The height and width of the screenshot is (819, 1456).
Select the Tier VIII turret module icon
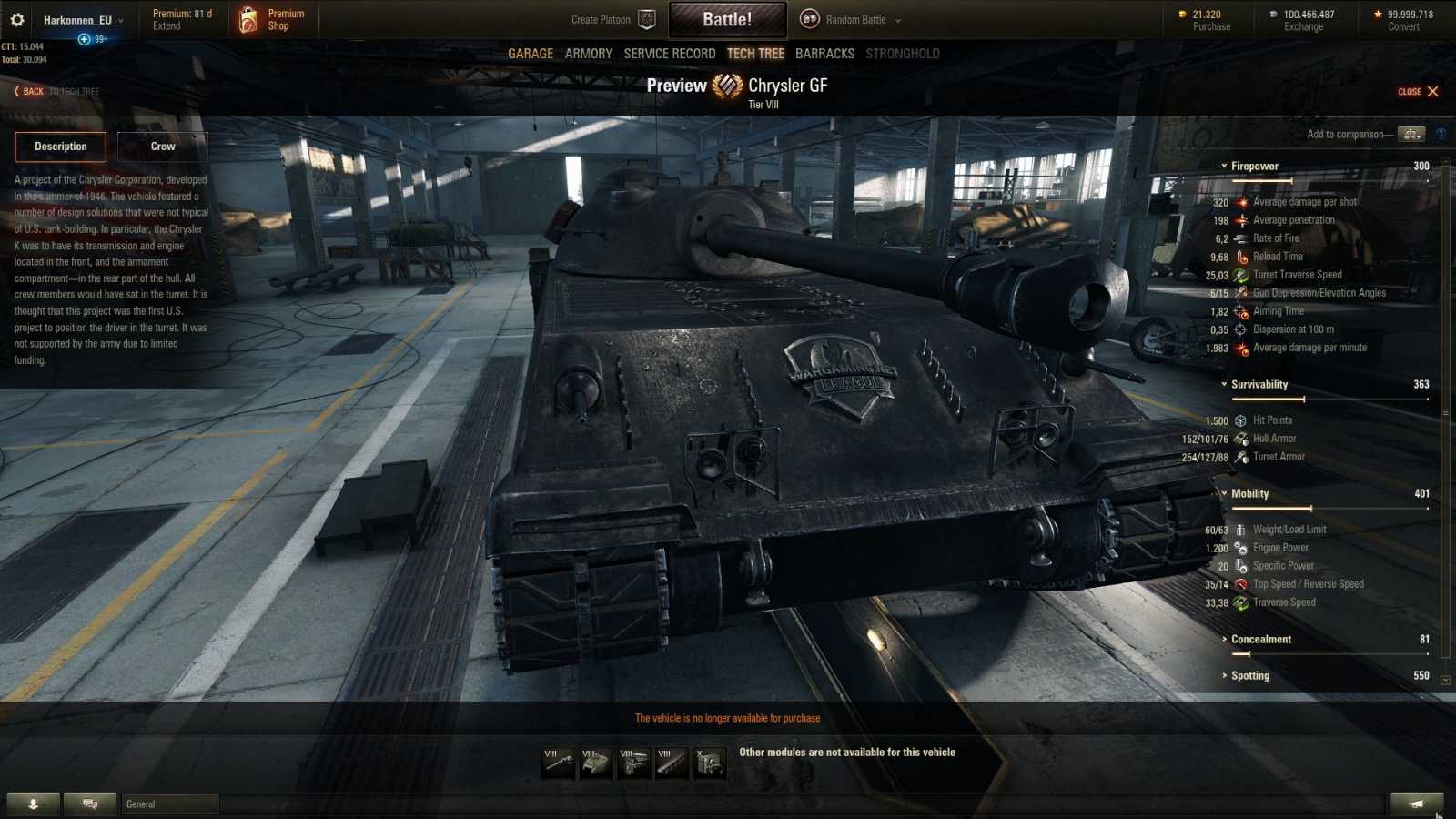594,763
